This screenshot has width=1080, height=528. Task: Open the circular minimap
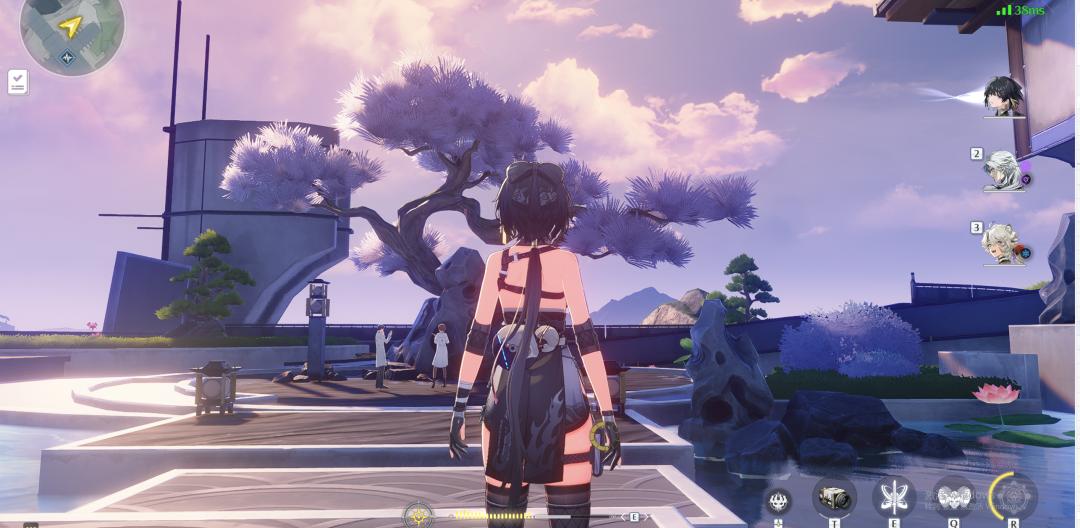[x=72, y=32]
